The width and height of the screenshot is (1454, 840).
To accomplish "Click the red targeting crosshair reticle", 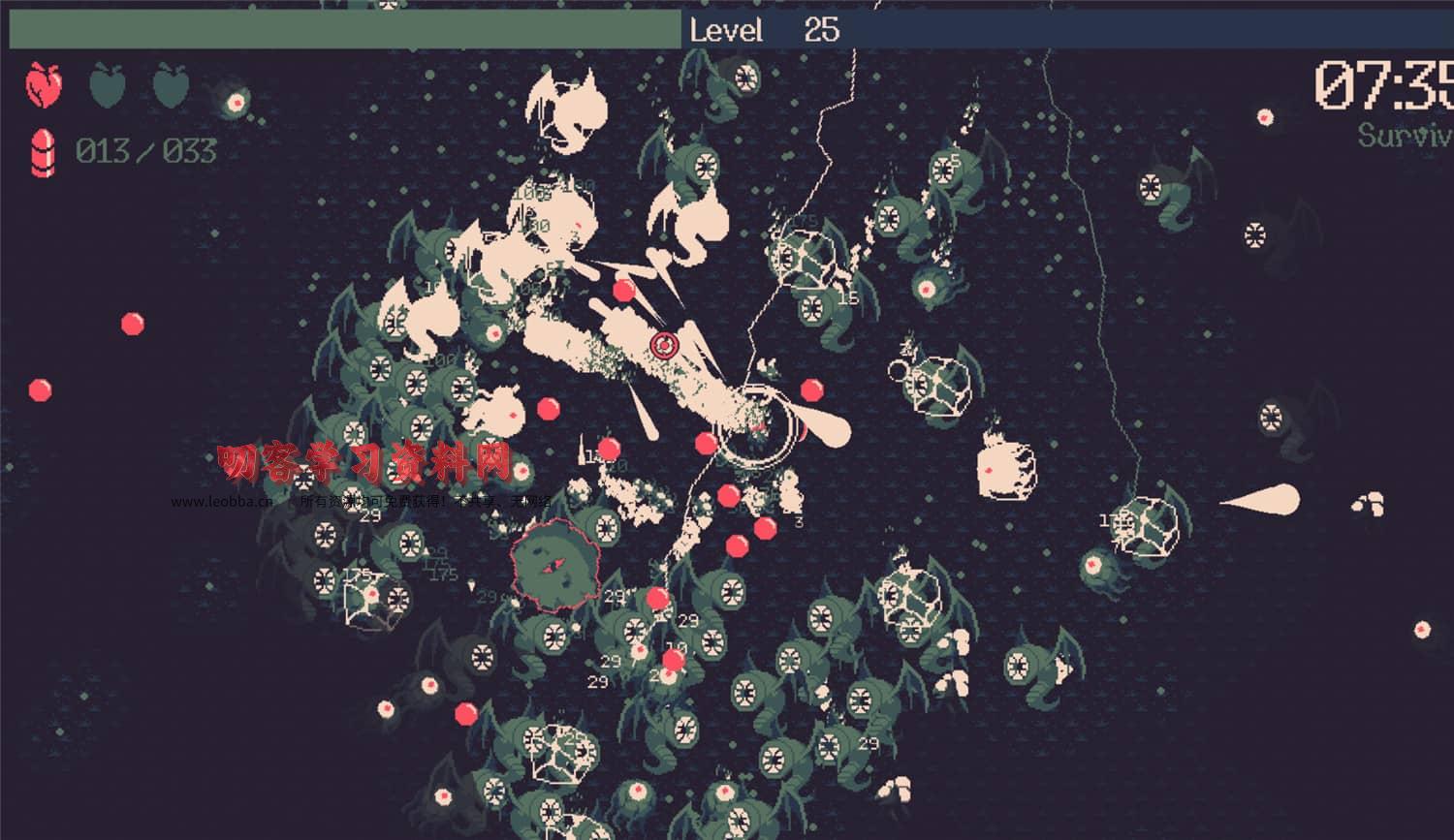I will pos(664,343).
